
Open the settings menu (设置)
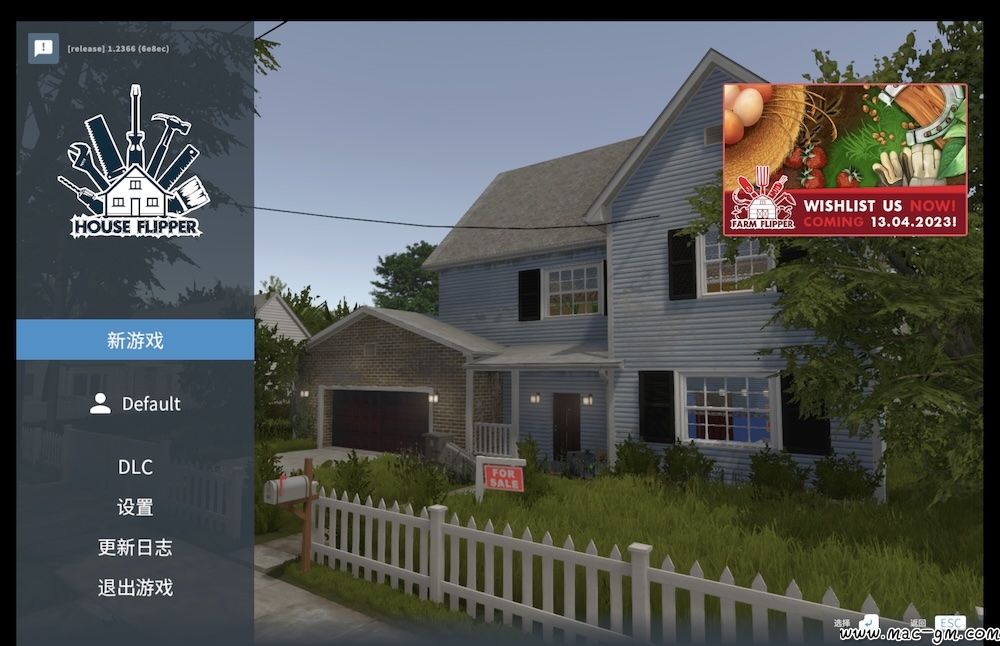[x=135, y=507]
